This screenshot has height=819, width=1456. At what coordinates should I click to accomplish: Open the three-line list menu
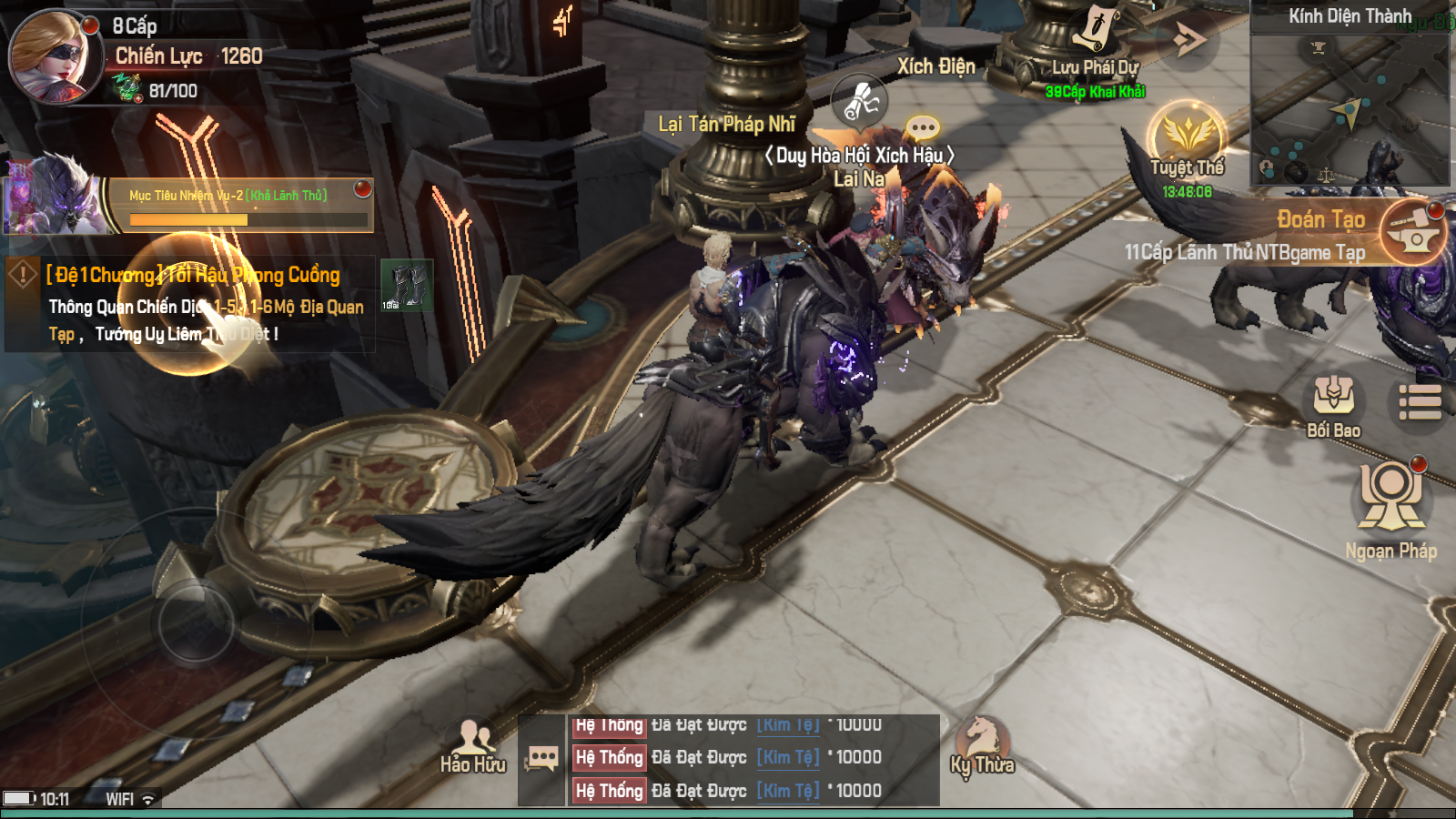[1420, 402]
